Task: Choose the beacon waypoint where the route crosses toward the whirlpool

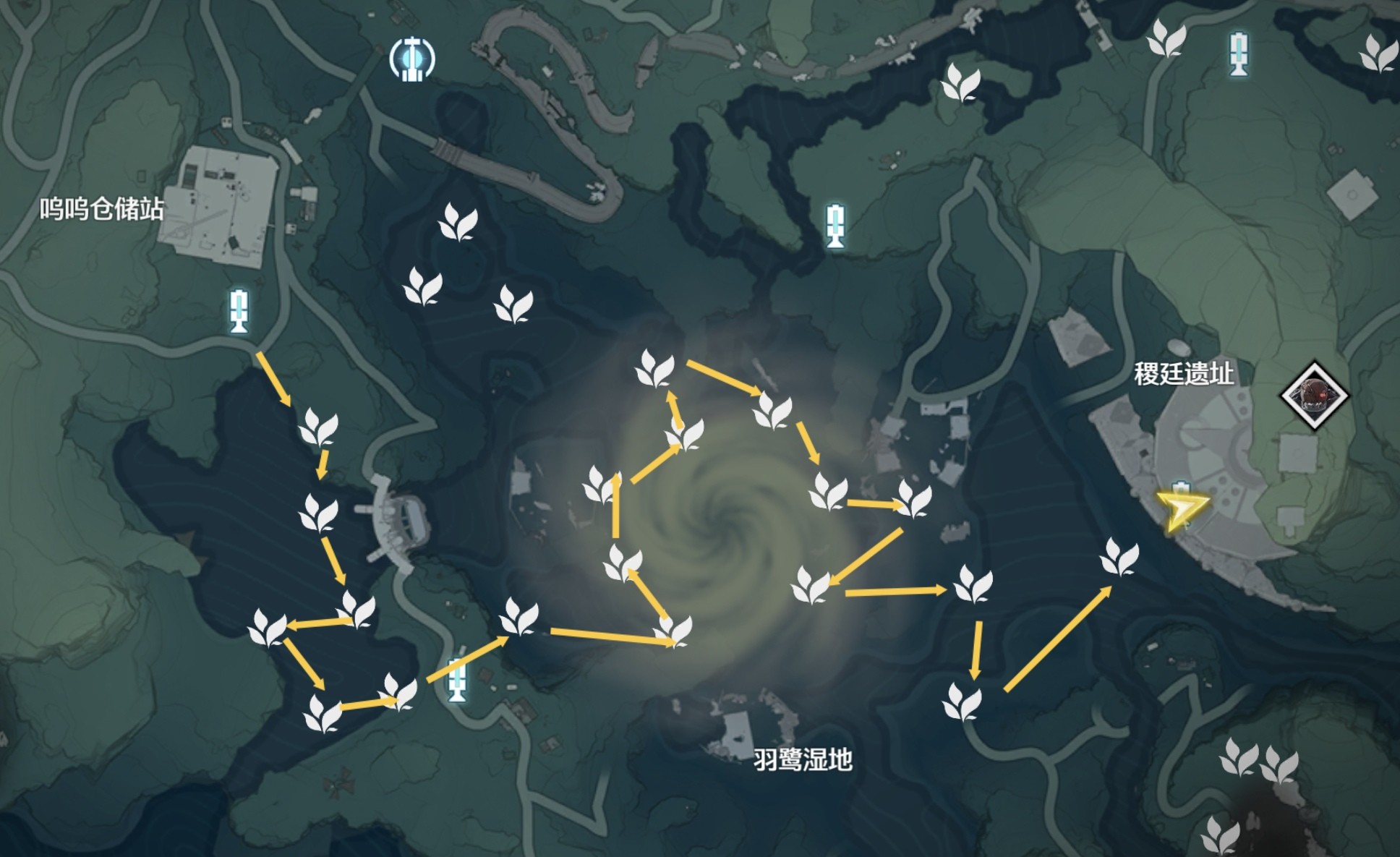Action: (456, 679)
